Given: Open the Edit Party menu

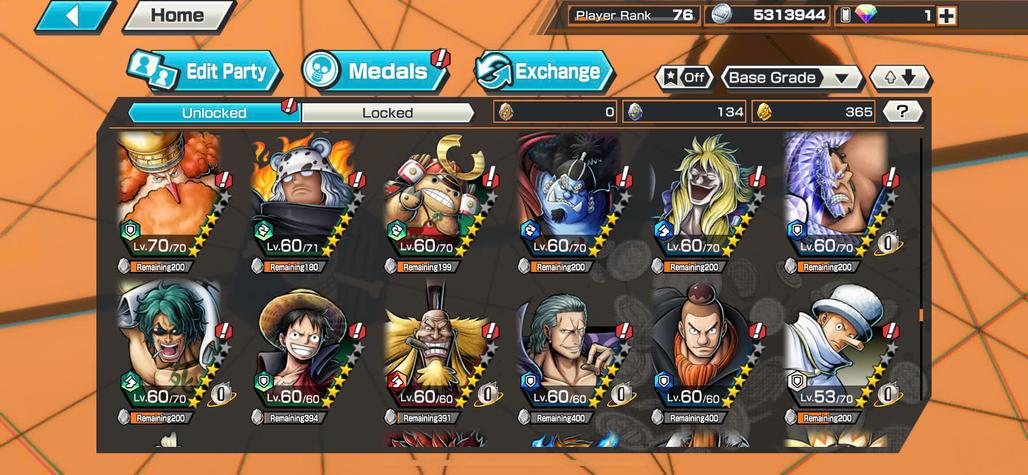Looking at the screenshot, I should 204,72.
